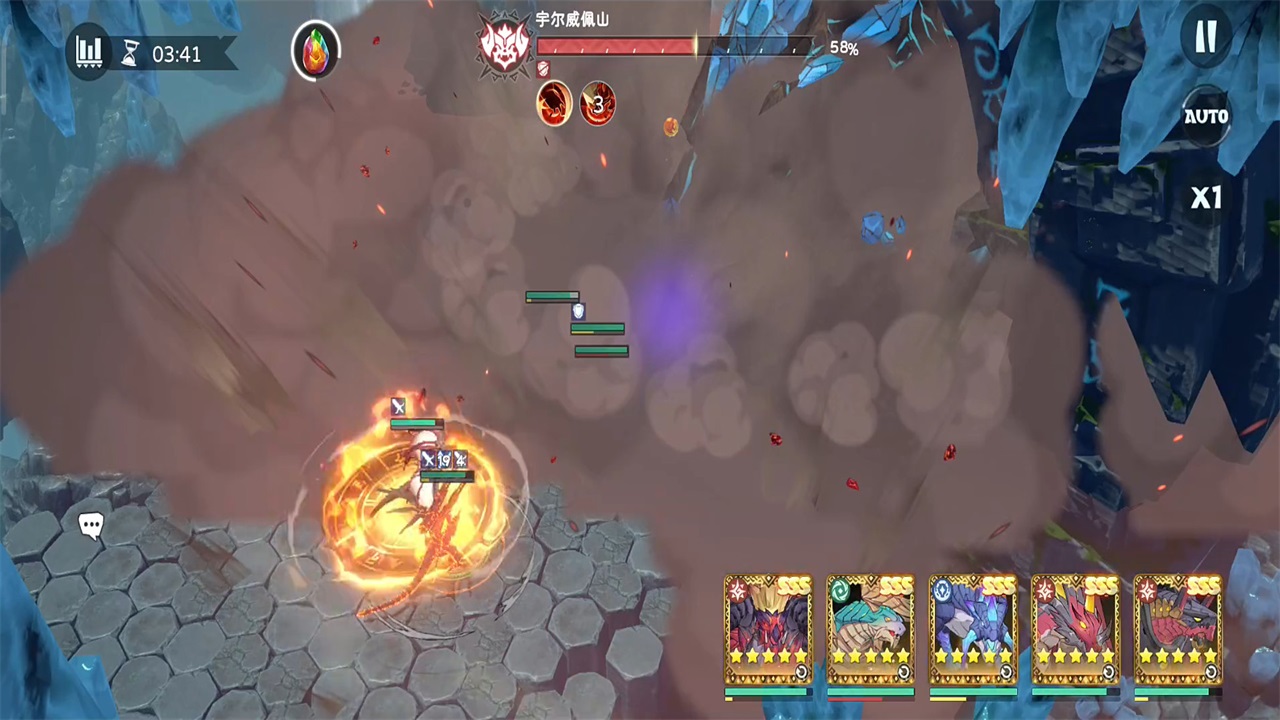
Task: Select the grey armored red-jawed dragon card
Action: pos(1177,630)
